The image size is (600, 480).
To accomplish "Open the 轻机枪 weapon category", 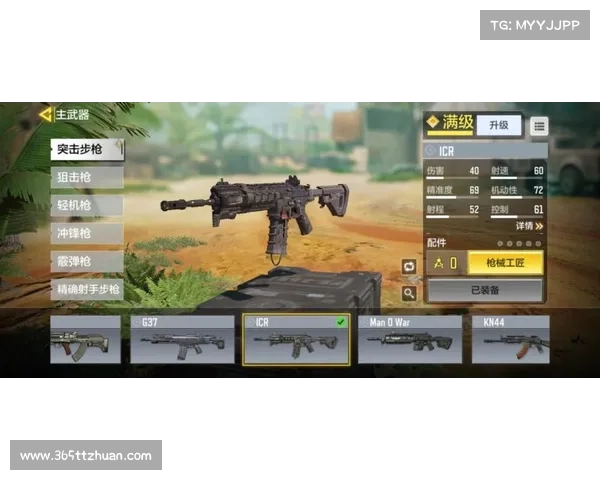I will pyautogui.click(x=87, y=205).
